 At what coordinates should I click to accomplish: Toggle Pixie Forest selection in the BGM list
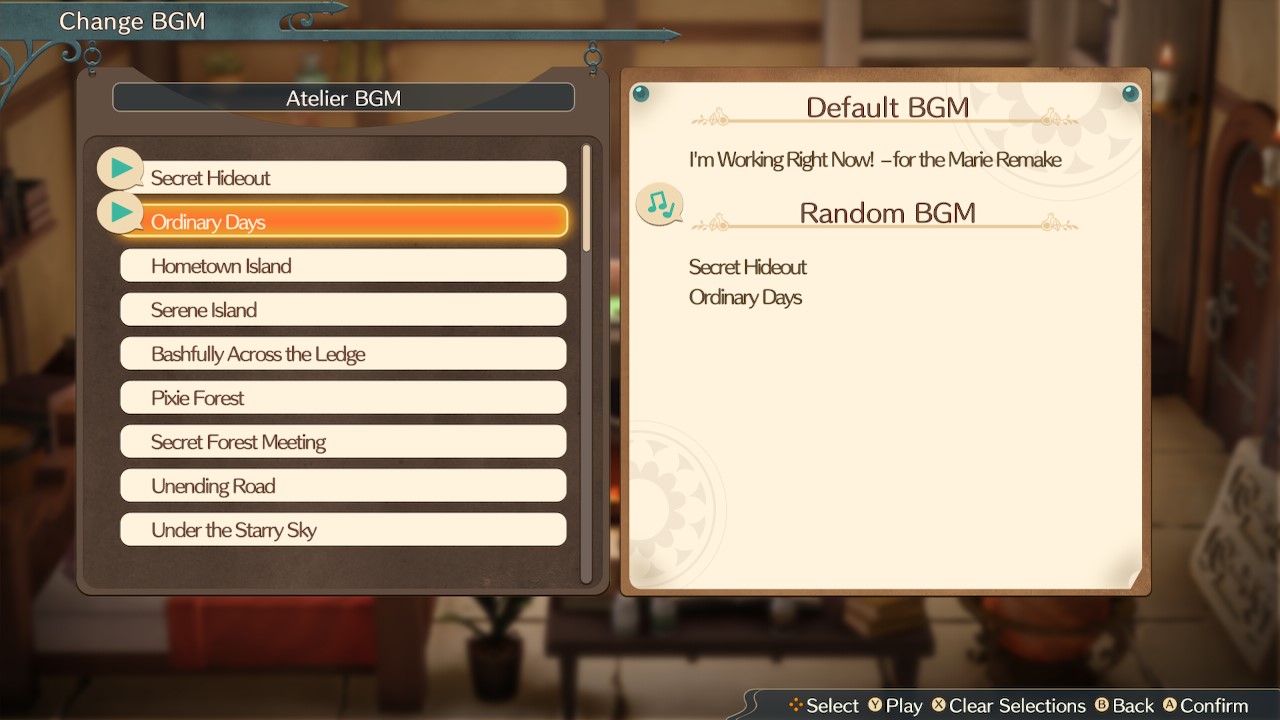pyautogui.click(x=343, y=397)
